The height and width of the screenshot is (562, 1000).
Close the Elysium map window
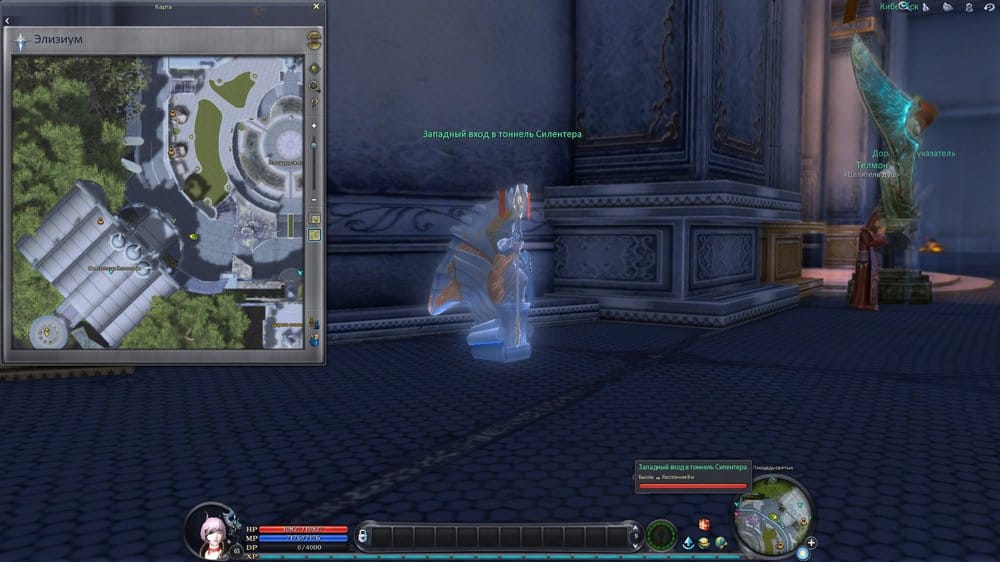pyautogui.click(x=317, y=6)
